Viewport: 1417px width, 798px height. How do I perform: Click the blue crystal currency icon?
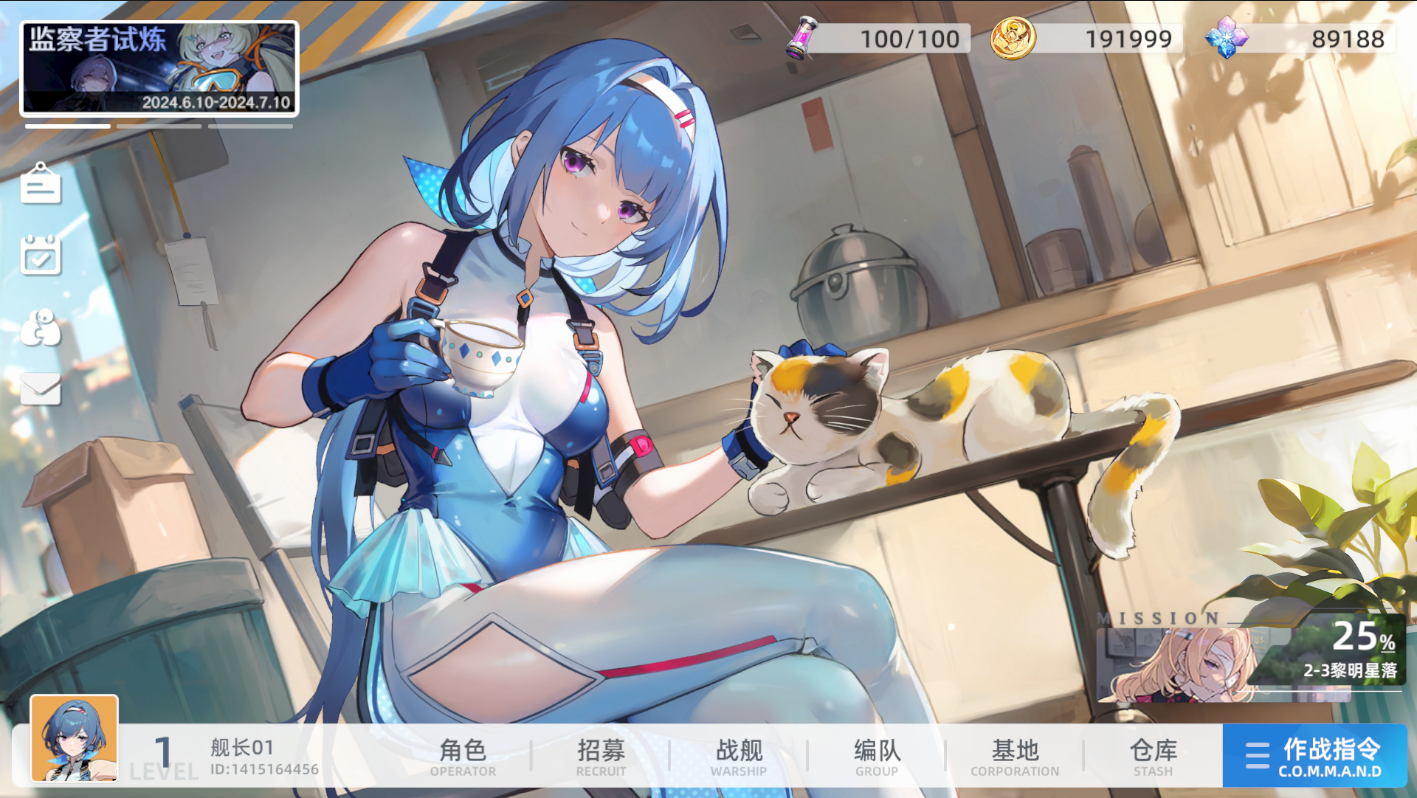[x=1227, y=40]
